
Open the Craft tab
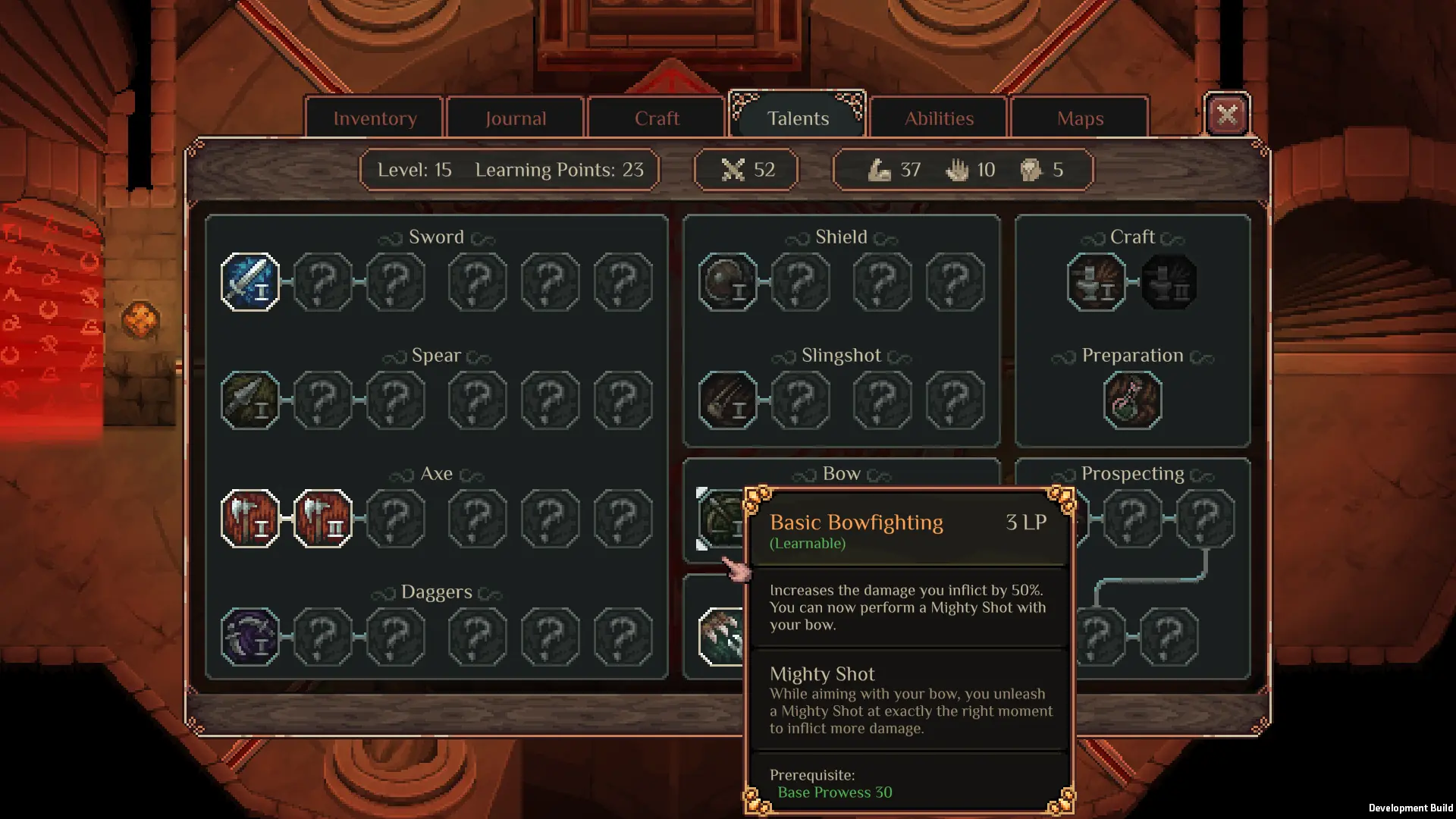pos(657,118)
